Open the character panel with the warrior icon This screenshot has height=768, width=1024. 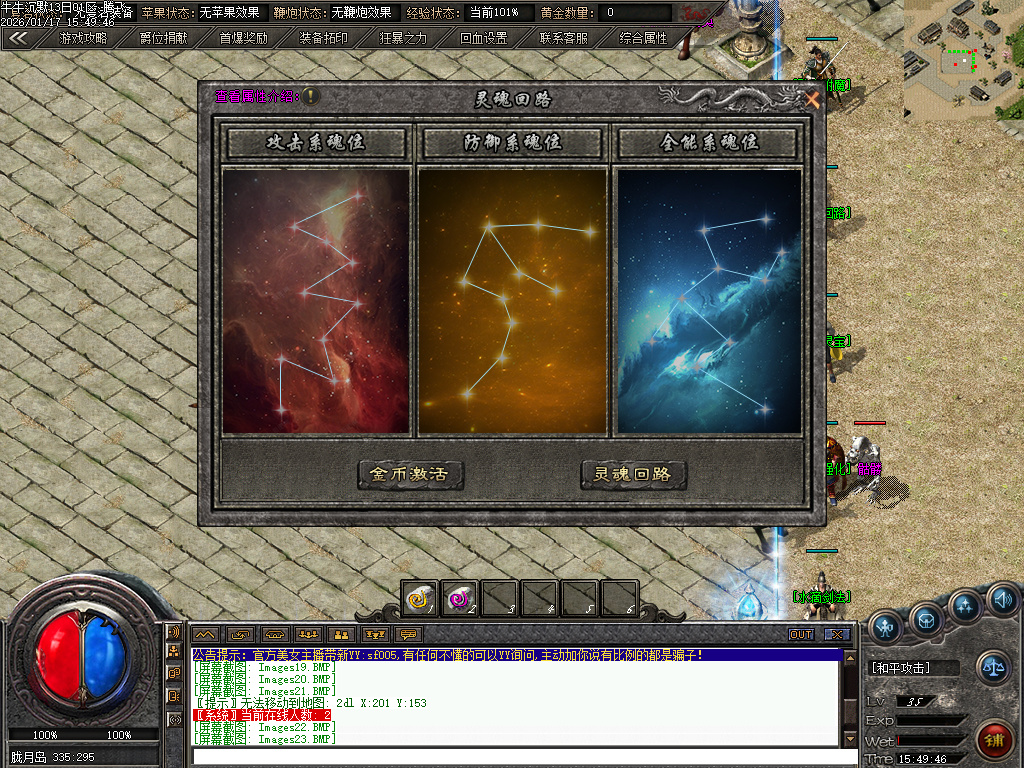(885, 626)
